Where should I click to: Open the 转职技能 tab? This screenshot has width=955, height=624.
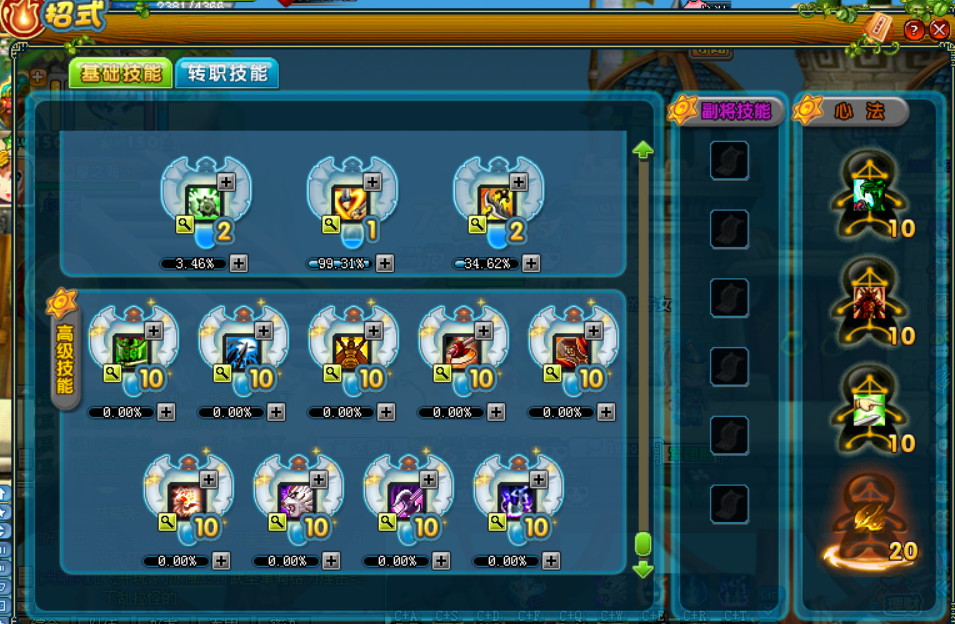227,73
